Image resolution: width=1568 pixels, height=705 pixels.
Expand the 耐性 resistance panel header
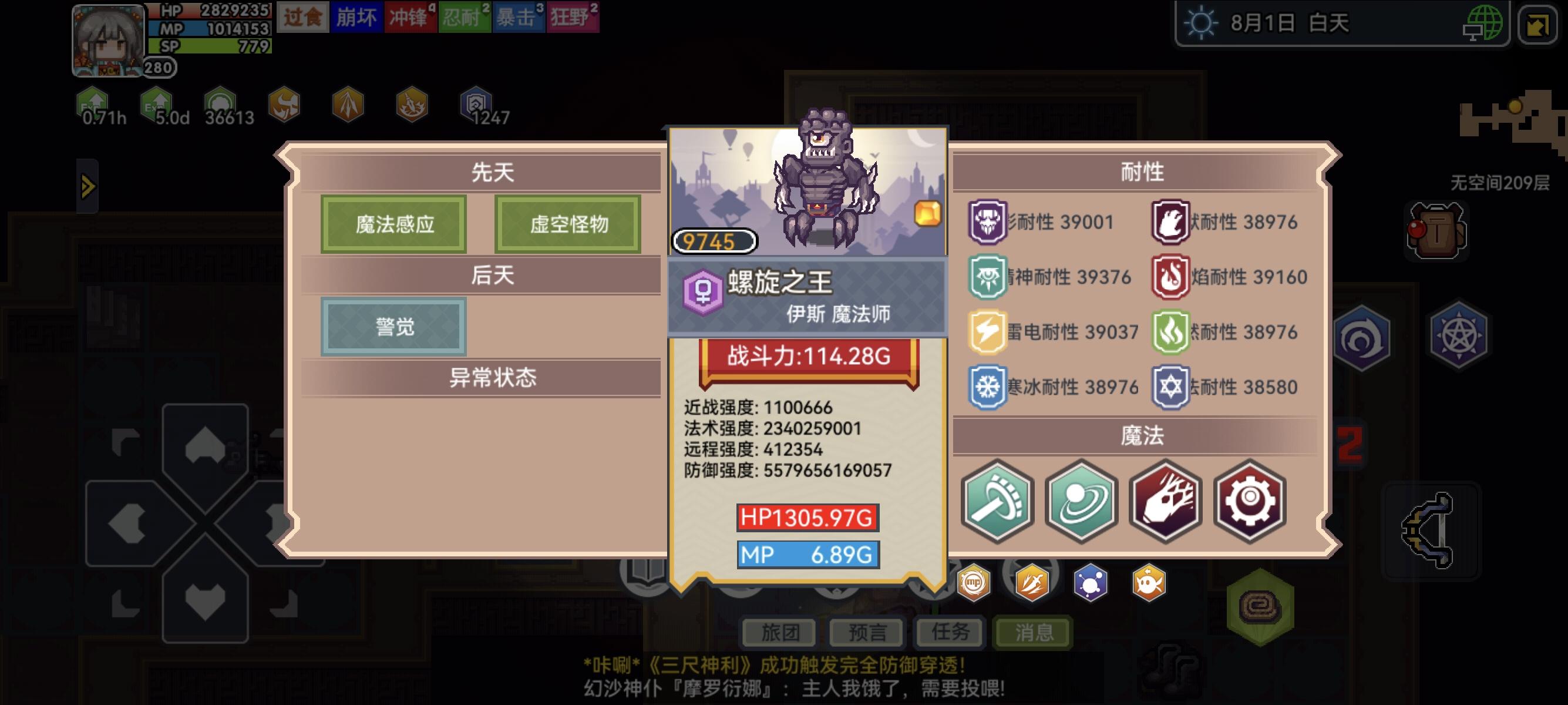[1143, 172]
